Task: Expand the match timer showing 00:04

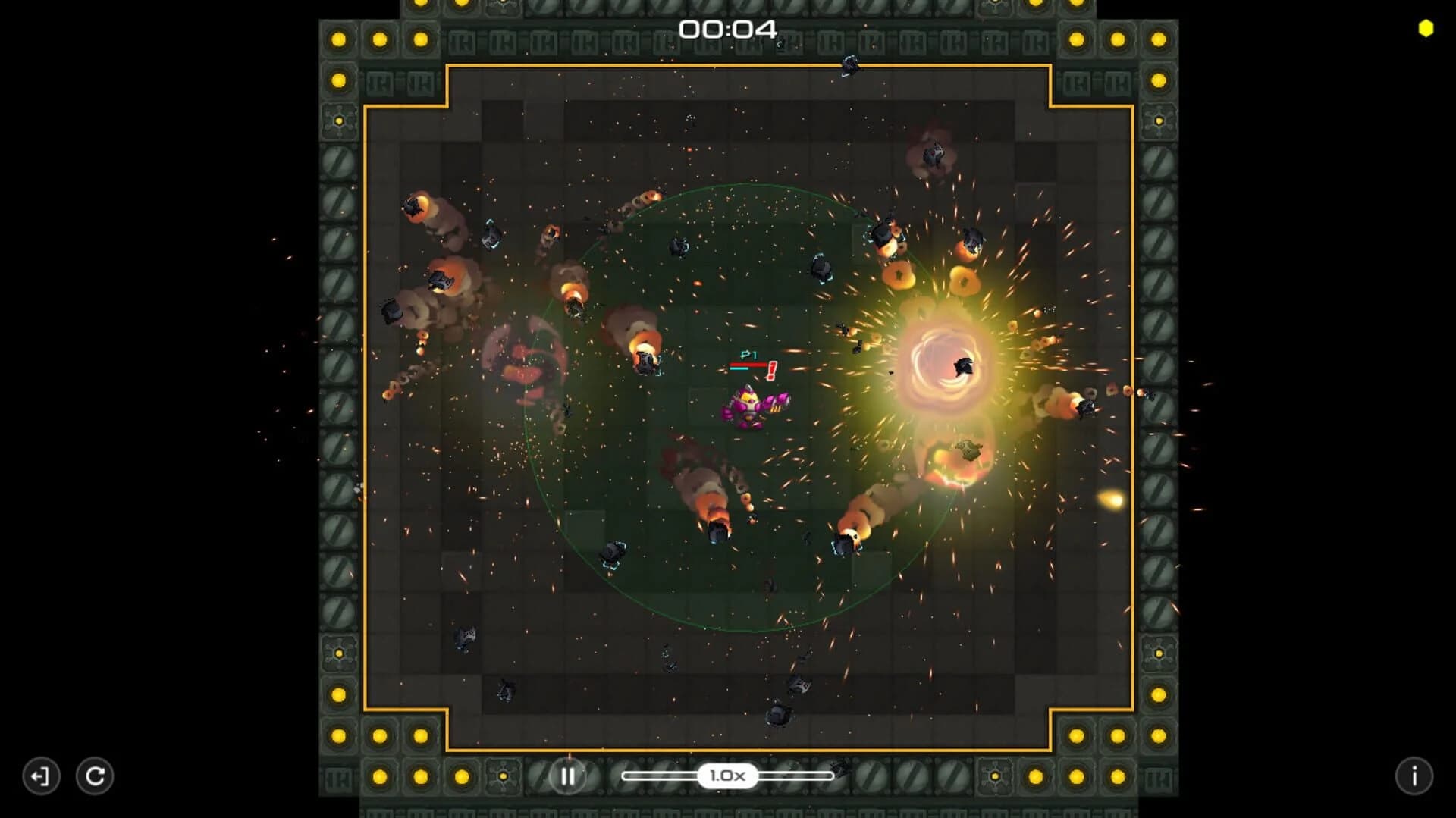Action: click(730, 28)
